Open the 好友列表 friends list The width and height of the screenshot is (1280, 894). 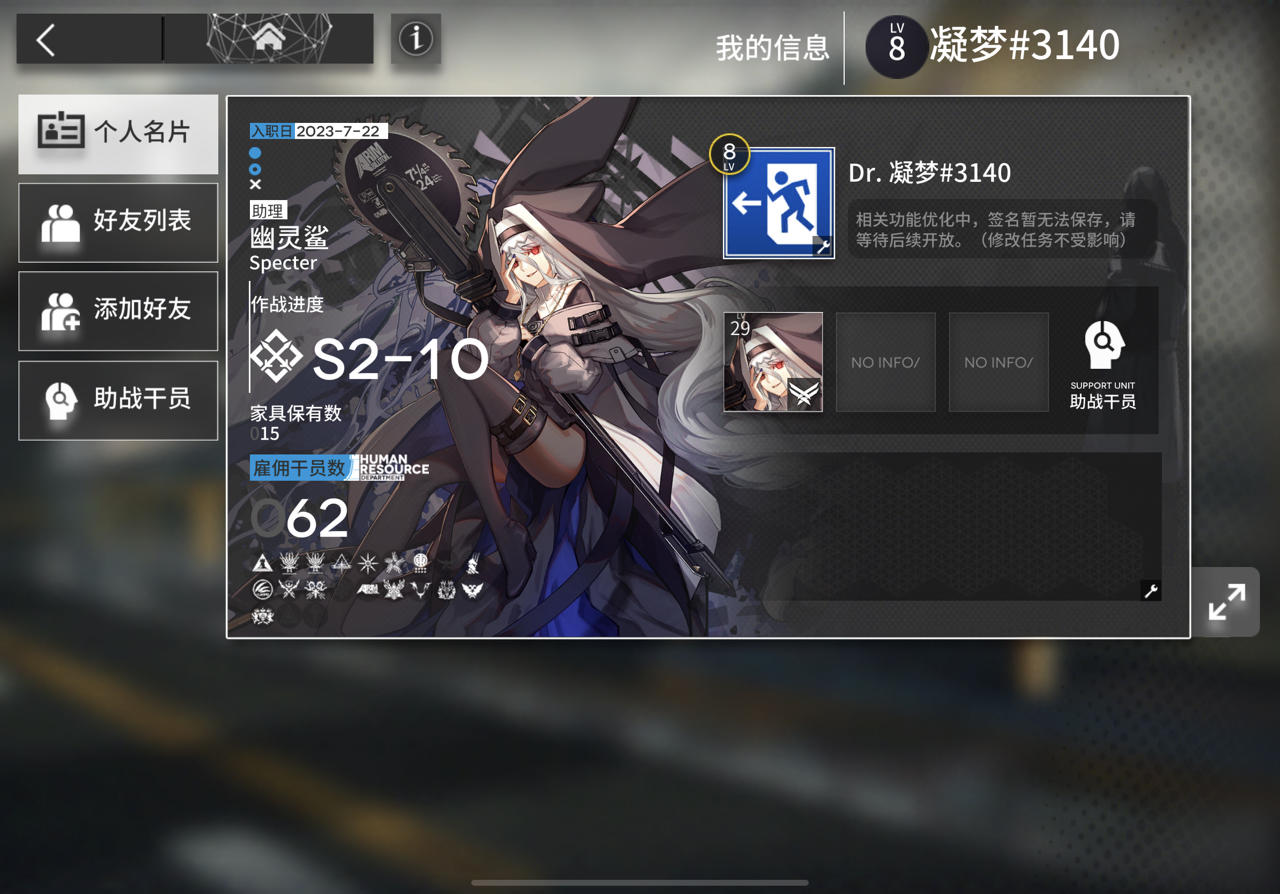[118, 222]
